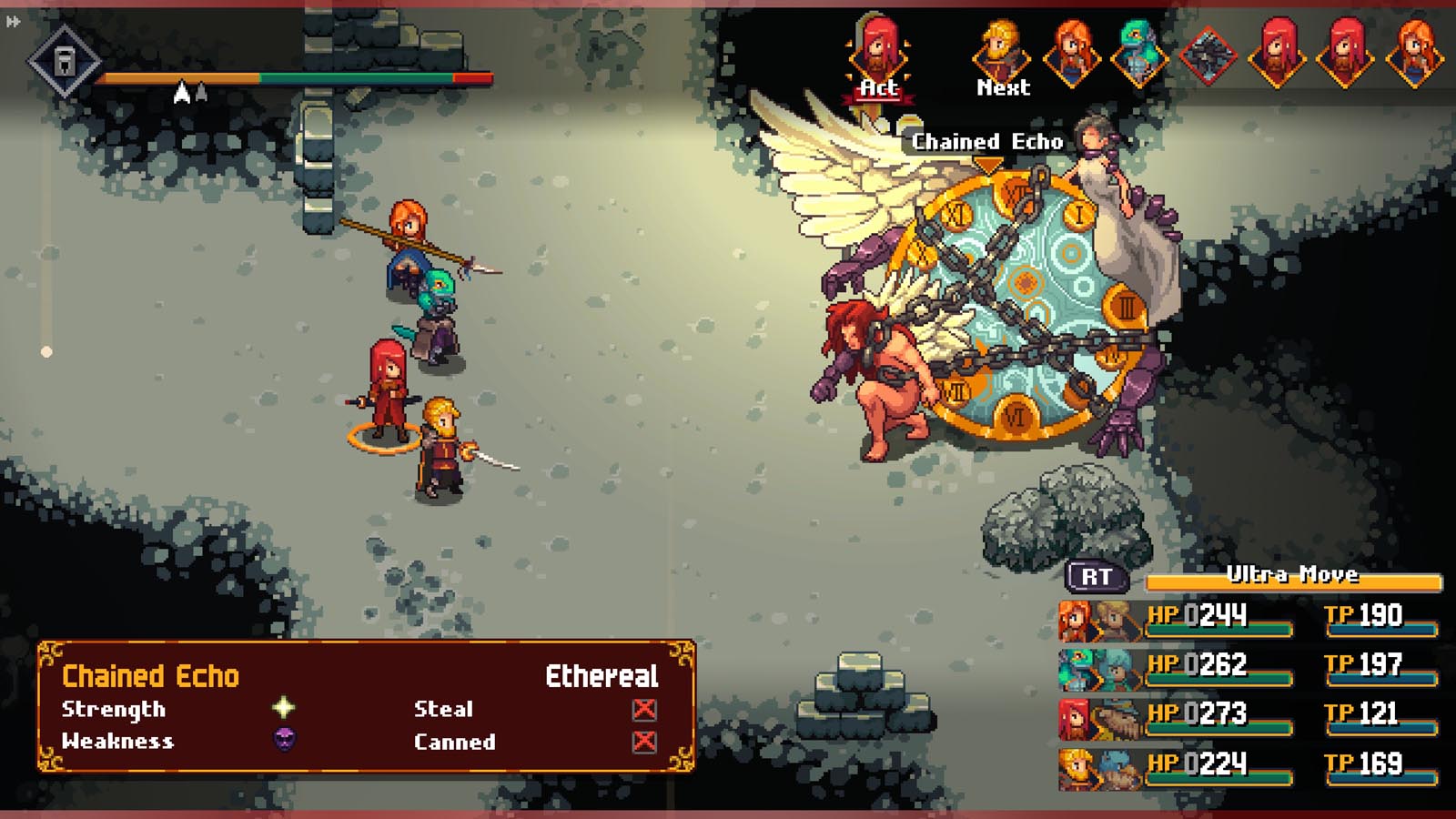Pick the teal lizard portrait in turn order
This screenshot has height=819, width=1456.
pyautogui.click(x=1138, y=55)
